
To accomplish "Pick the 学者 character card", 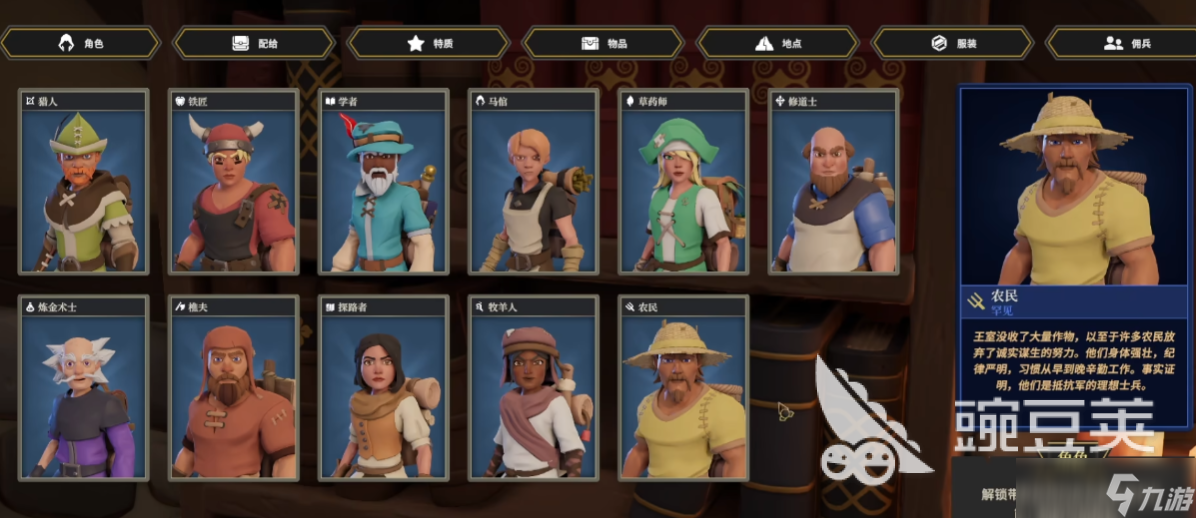I will pyautogui.click(x=384, y=182).
